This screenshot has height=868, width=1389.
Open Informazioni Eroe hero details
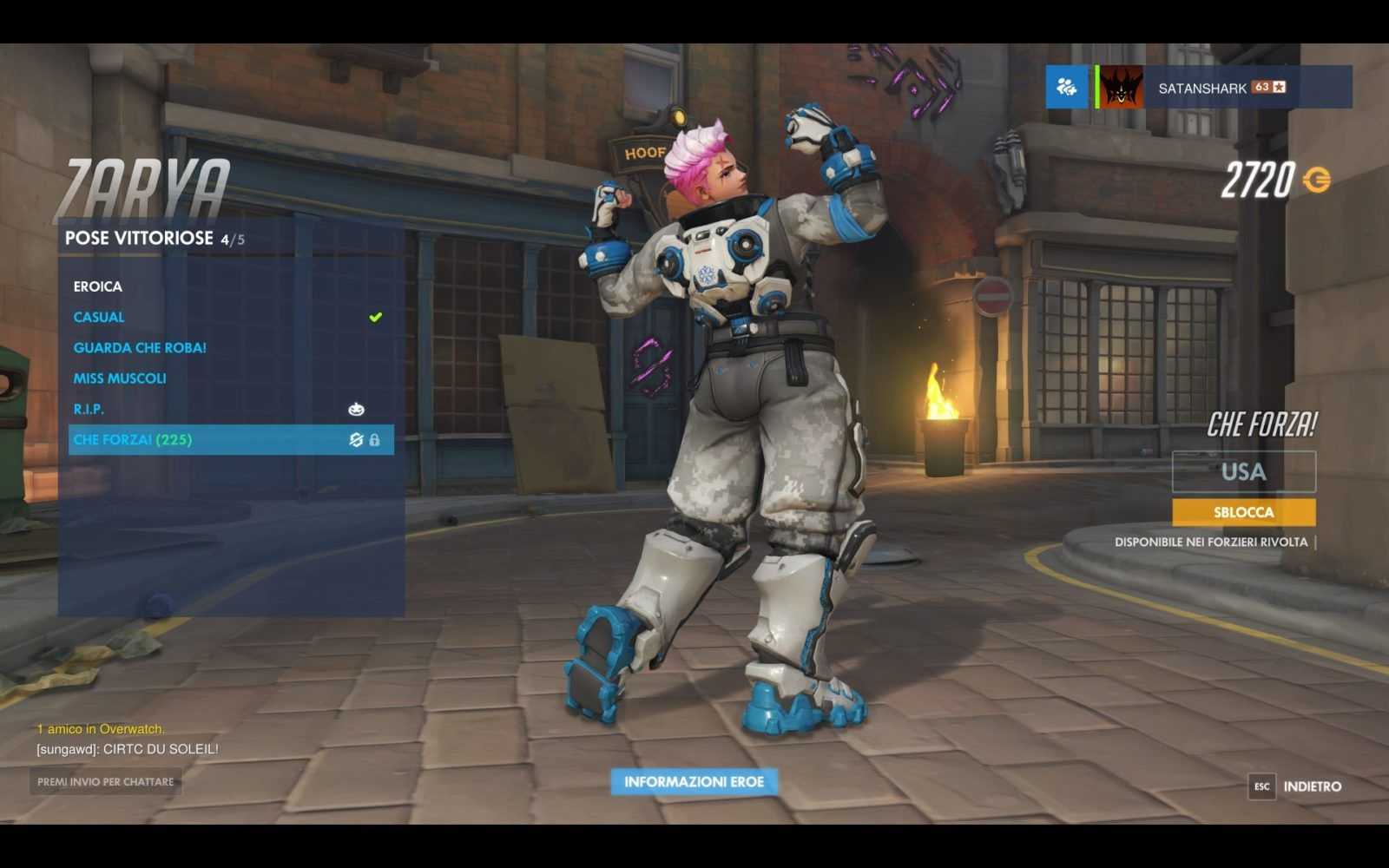694,782
